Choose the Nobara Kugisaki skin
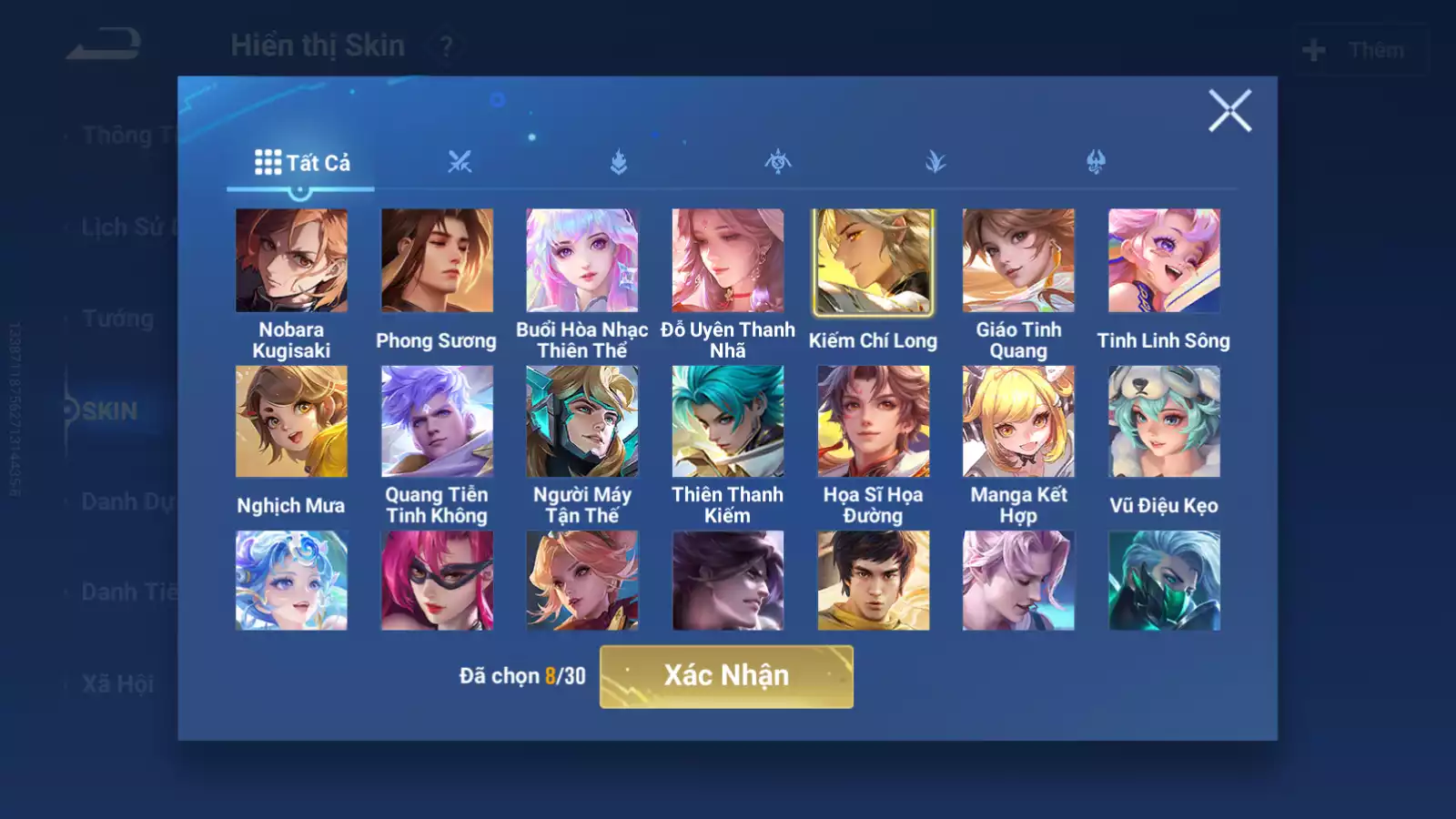 pyautogui.click(x=291, y=261)
